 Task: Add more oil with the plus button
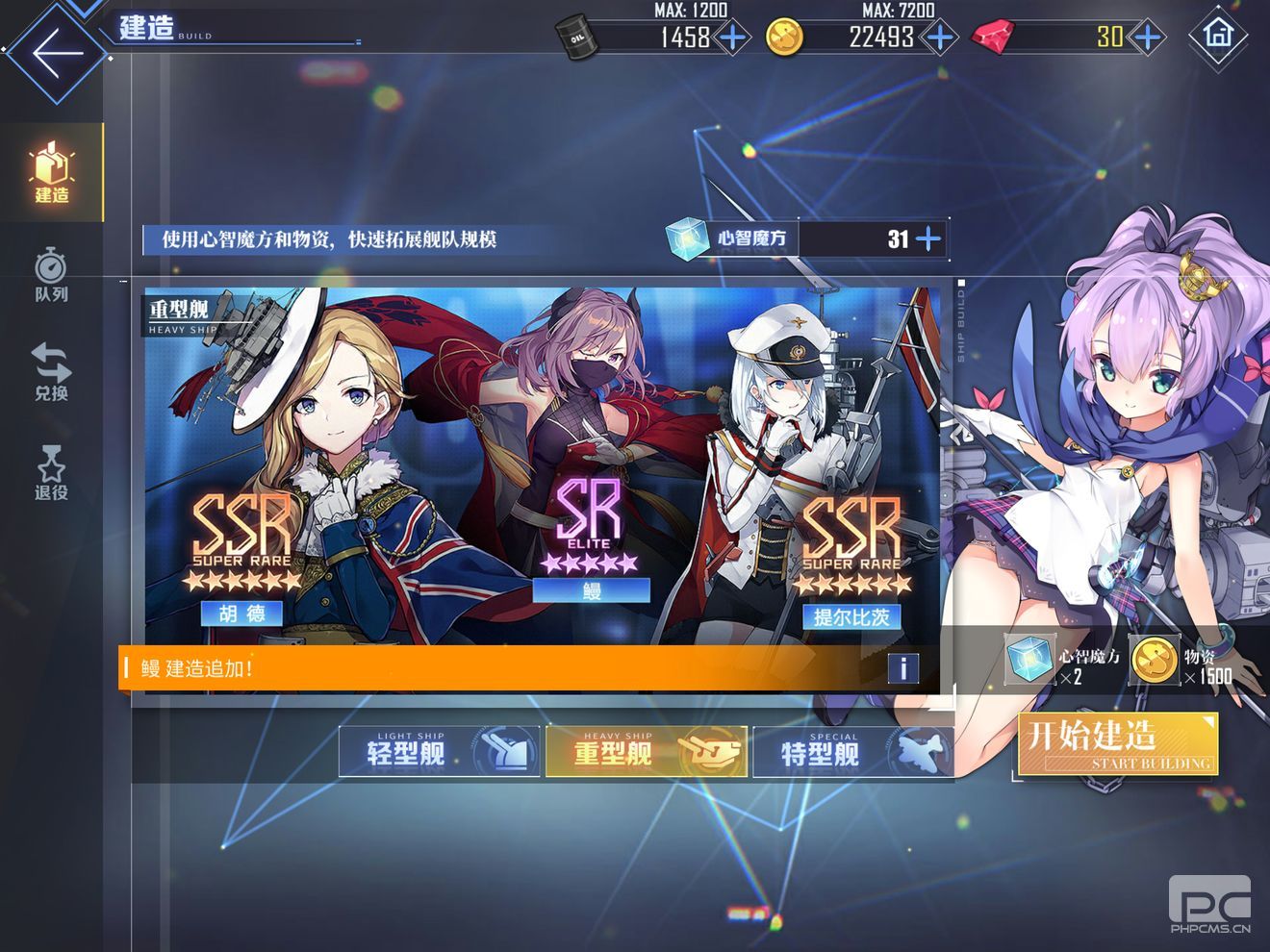point(733,38)
